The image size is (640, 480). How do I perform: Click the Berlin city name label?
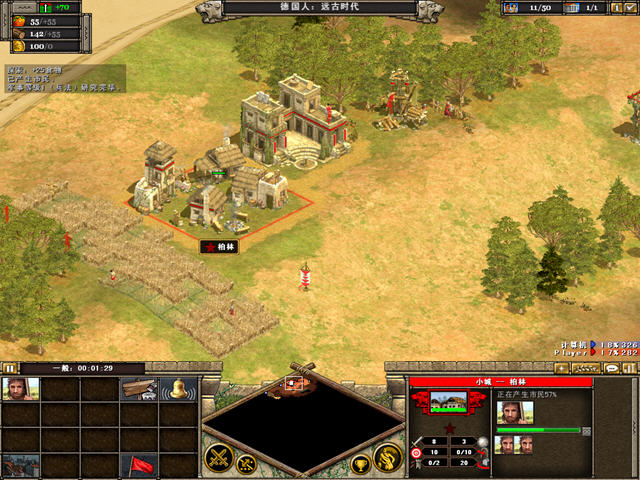[218, 246]
